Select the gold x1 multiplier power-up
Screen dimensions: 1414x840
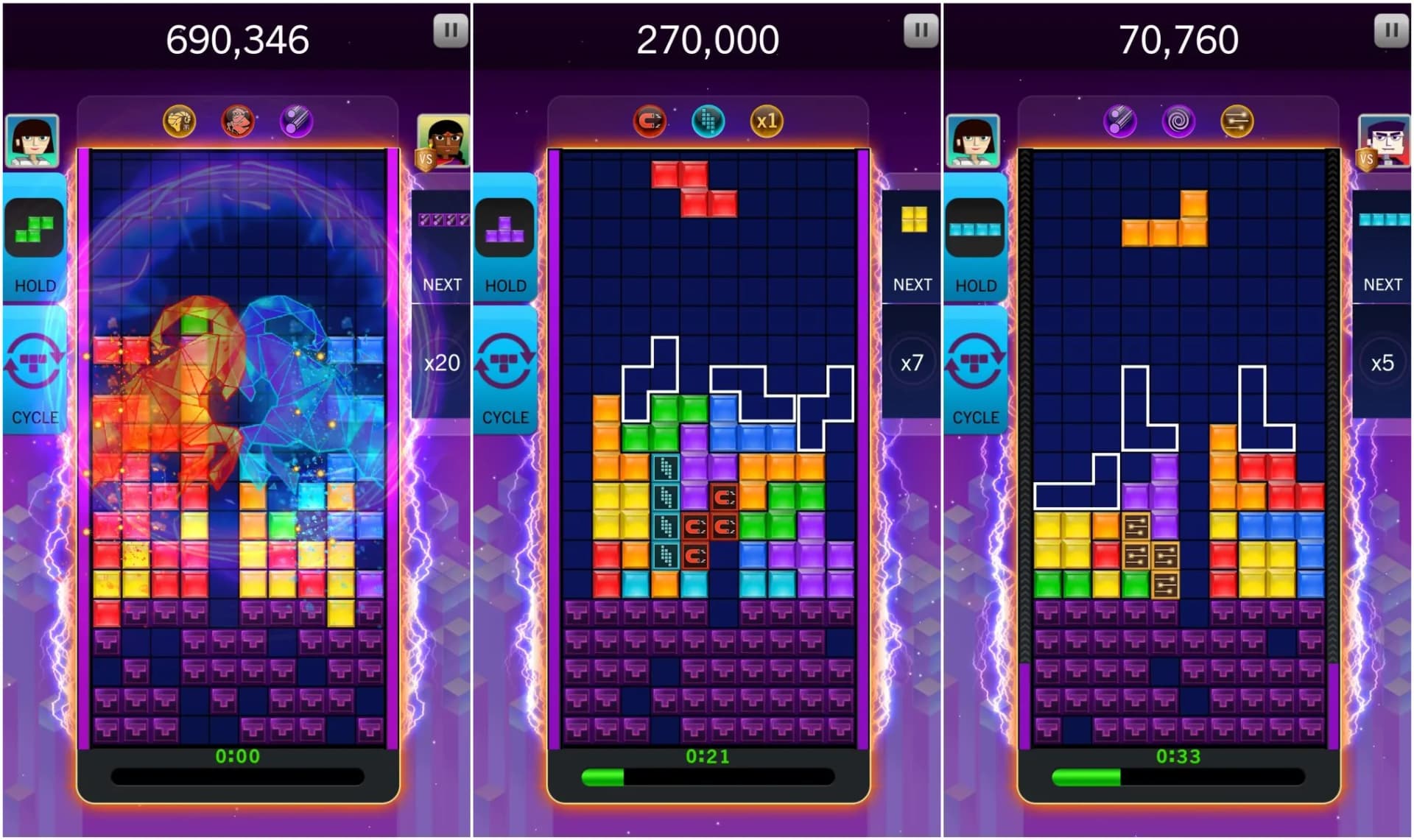tap(766, 121)
